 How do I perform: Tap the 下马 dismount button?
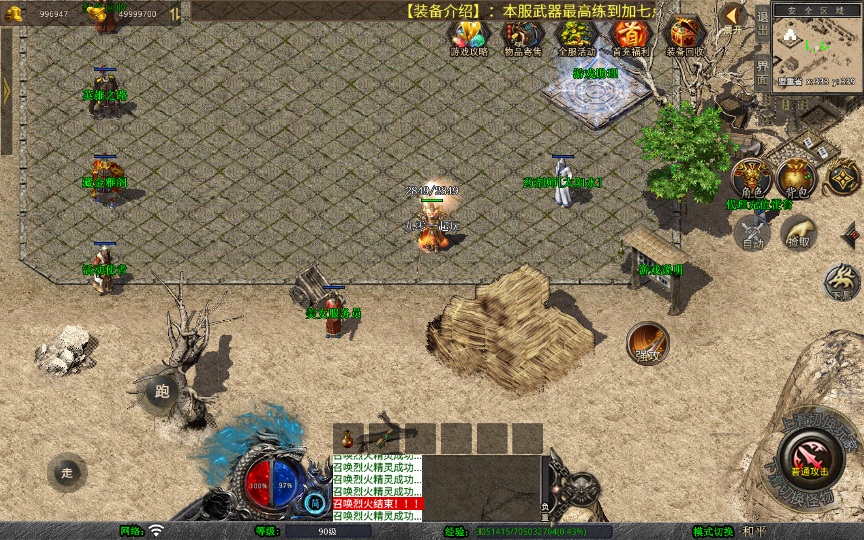click(x=843, y=282)
